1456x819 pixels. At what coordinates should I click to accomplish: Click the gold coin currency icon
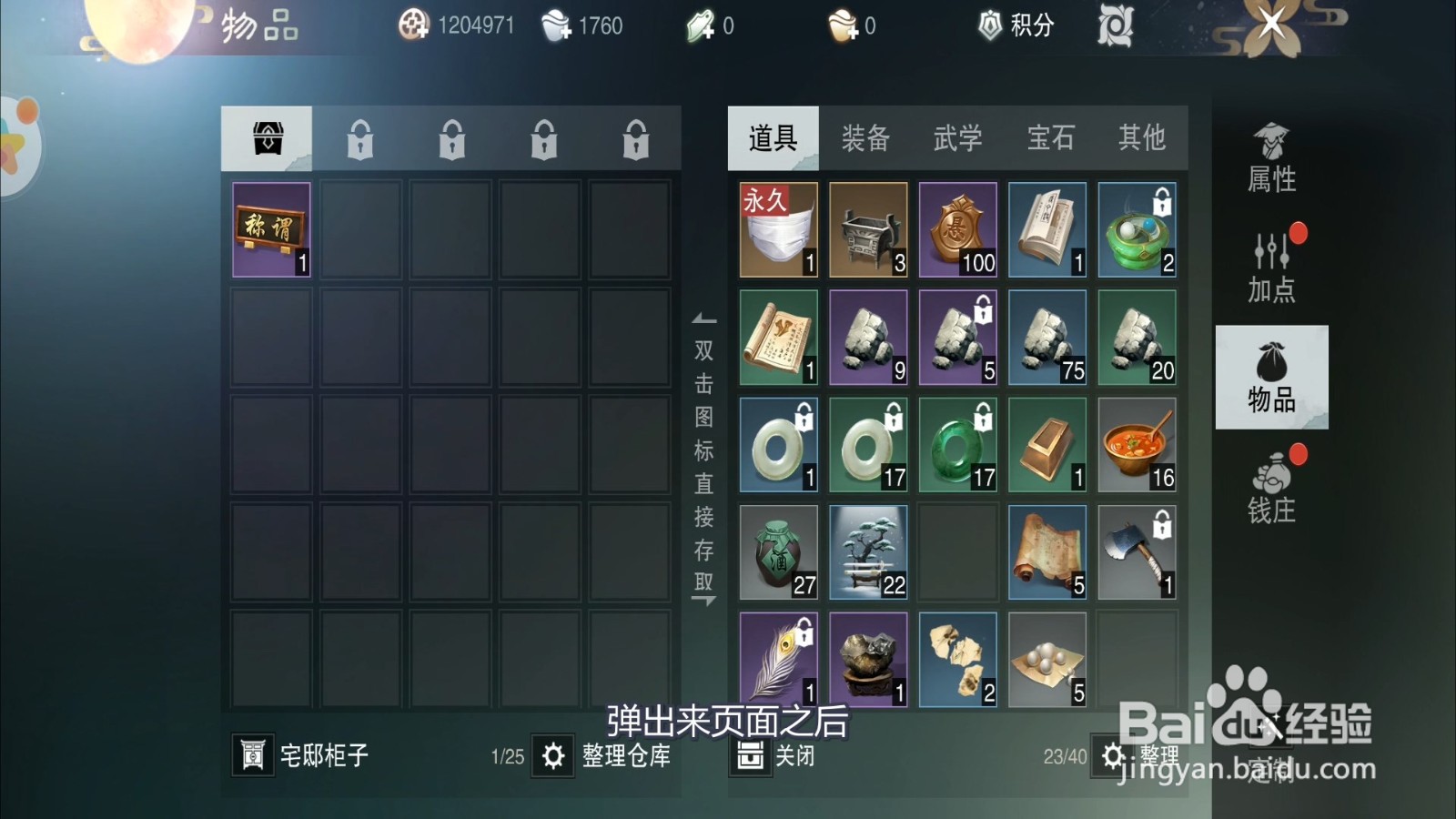tap(414, 25)
